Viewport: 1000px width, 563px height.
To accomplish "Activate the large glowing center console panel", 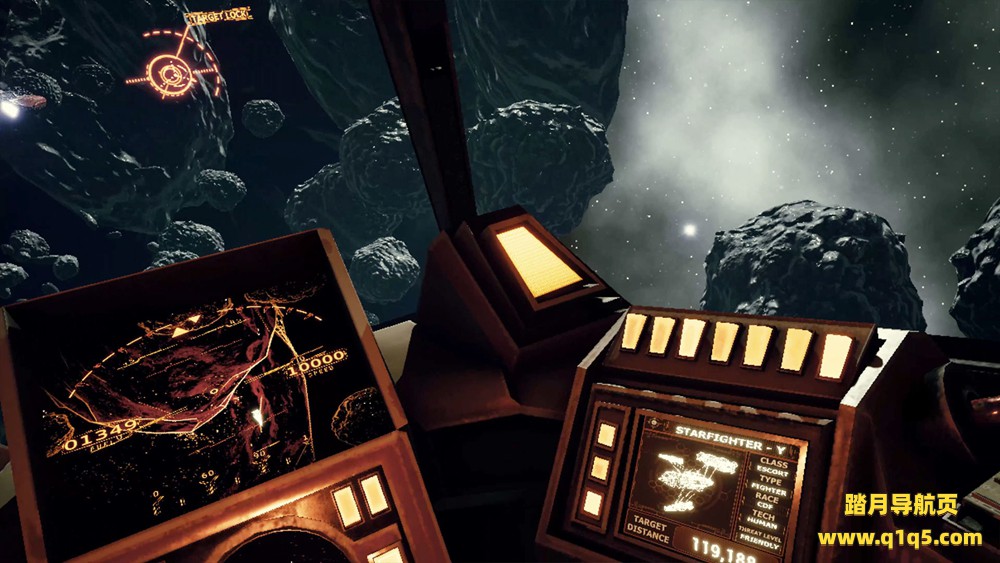I will [538, 259].
